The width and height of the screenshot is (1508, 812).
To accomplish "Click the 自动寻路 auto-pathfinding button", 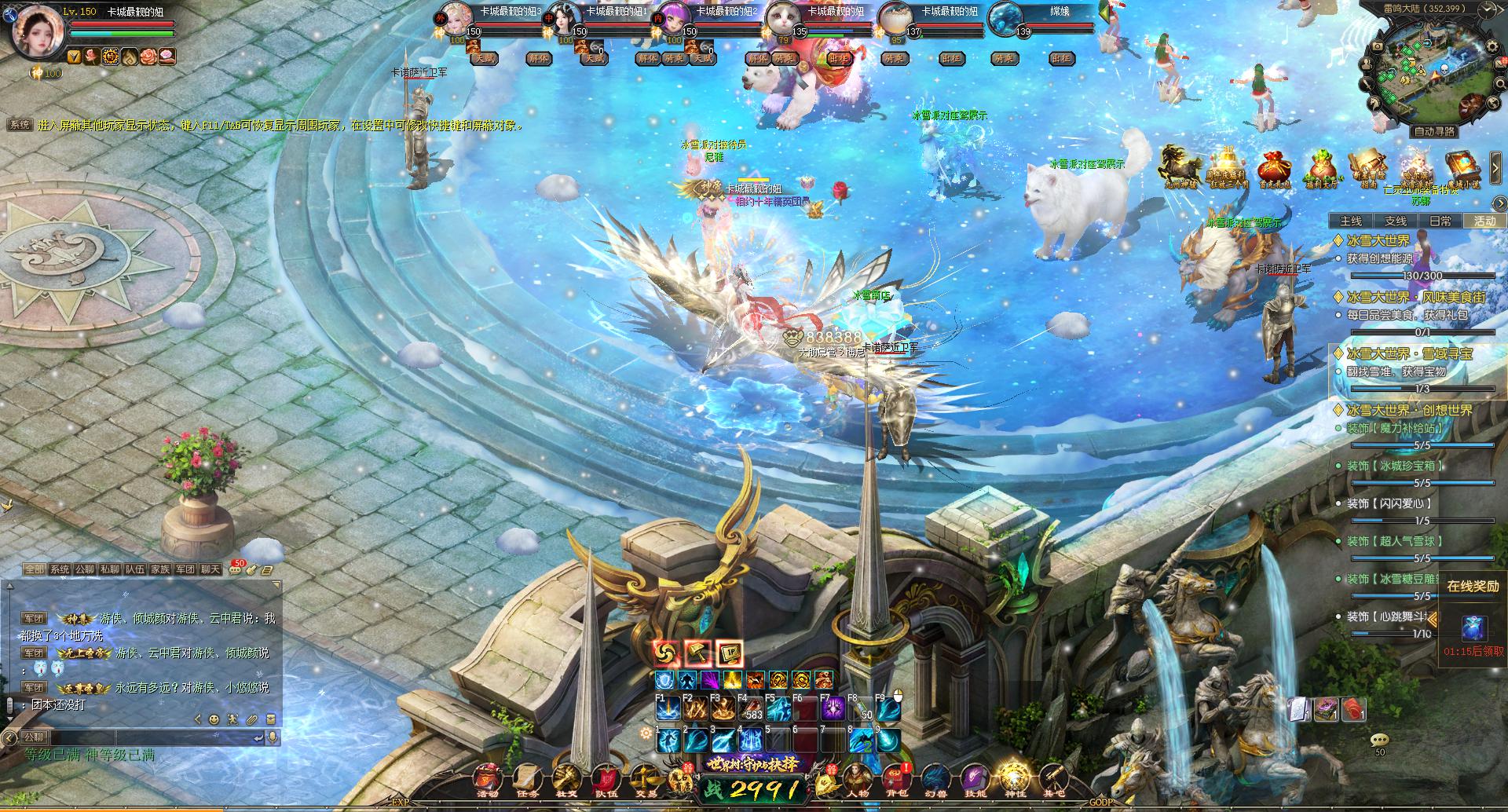I will click(1433, 132).
